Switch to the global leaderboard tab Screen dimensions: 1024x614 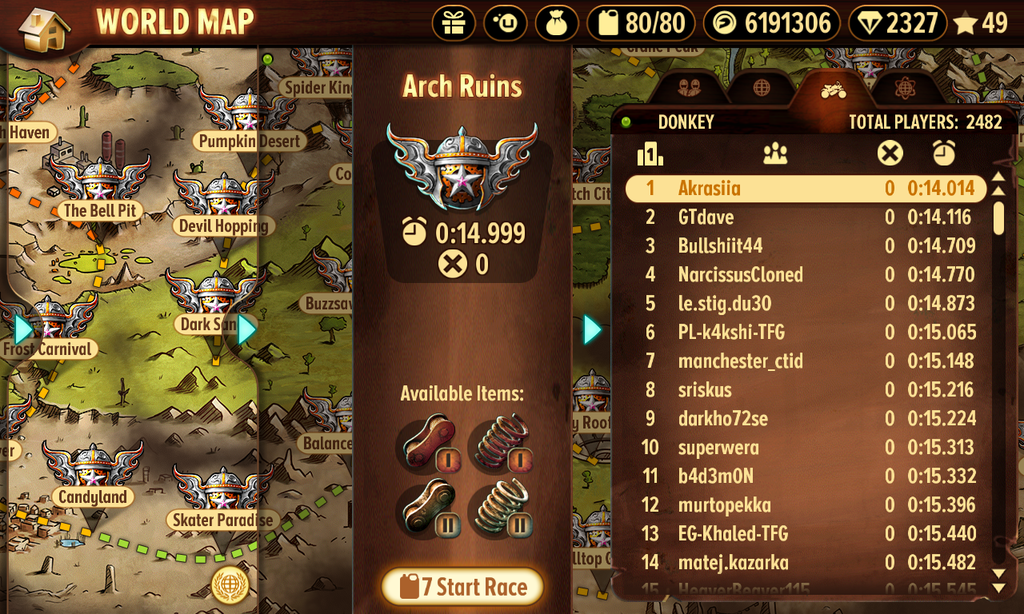(x=762, y=88)
